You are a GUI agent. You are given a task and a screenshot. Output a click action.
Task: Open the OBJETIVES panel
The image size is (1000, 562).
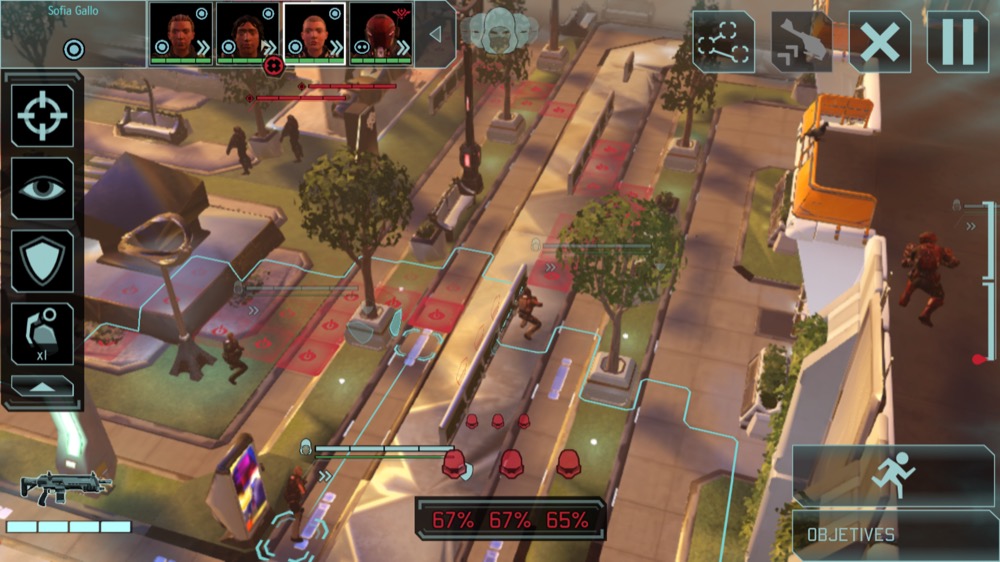pos(894,534)
